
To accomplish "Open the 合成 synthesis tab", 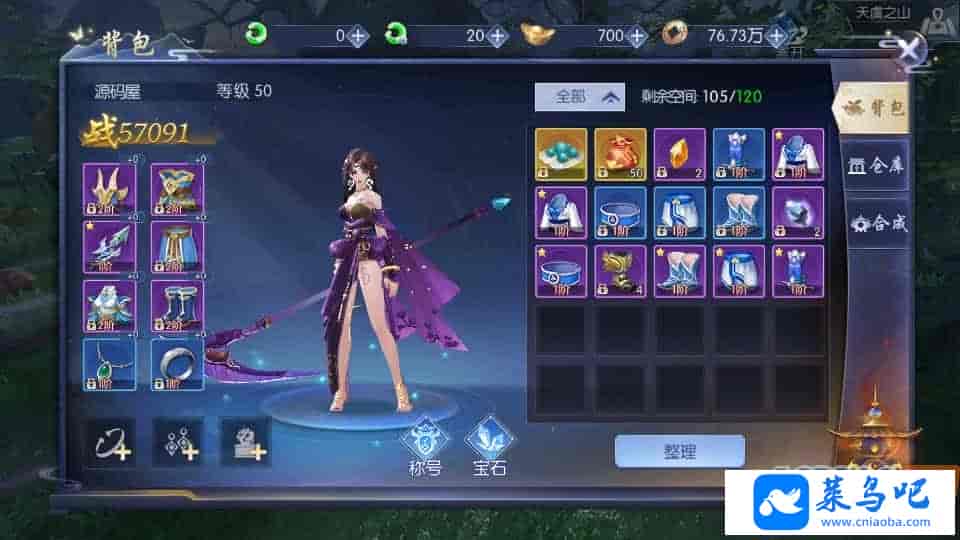I will tap(875, 222).
